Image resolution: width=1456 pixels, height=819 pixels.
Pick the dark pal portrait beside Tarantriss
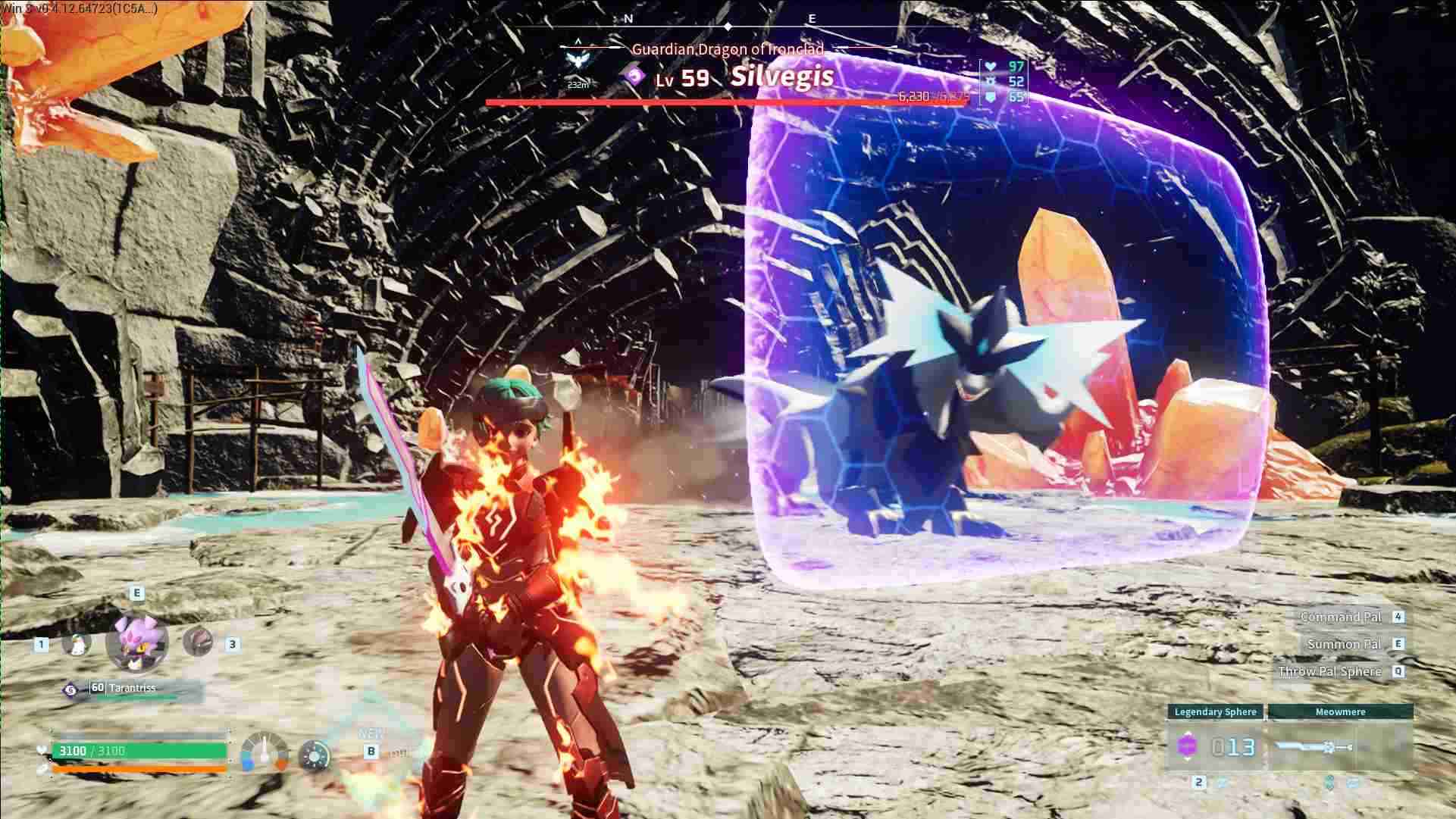pyautogui.click(x=198, y=642)
